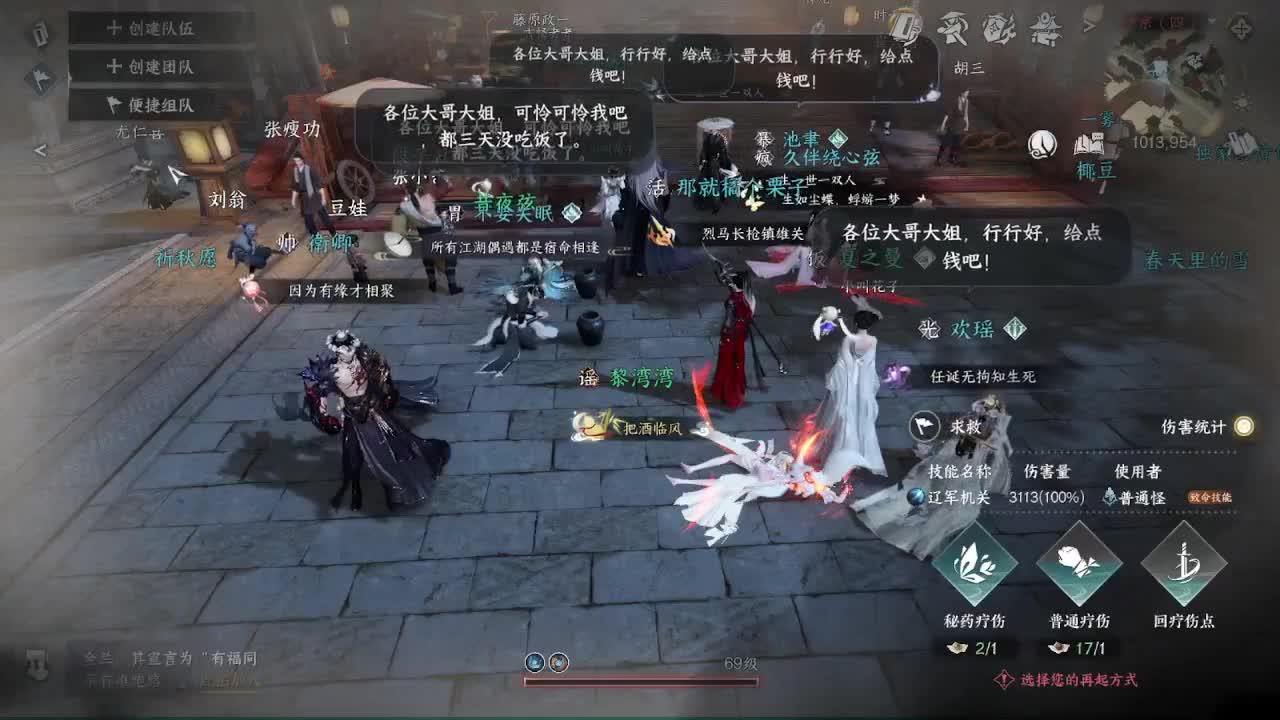Toggle the scroll icon above the flag marker
Image resolution: width=1280 pixels, height=720 pixels.
pyautogui.click(x=40, y=32)
